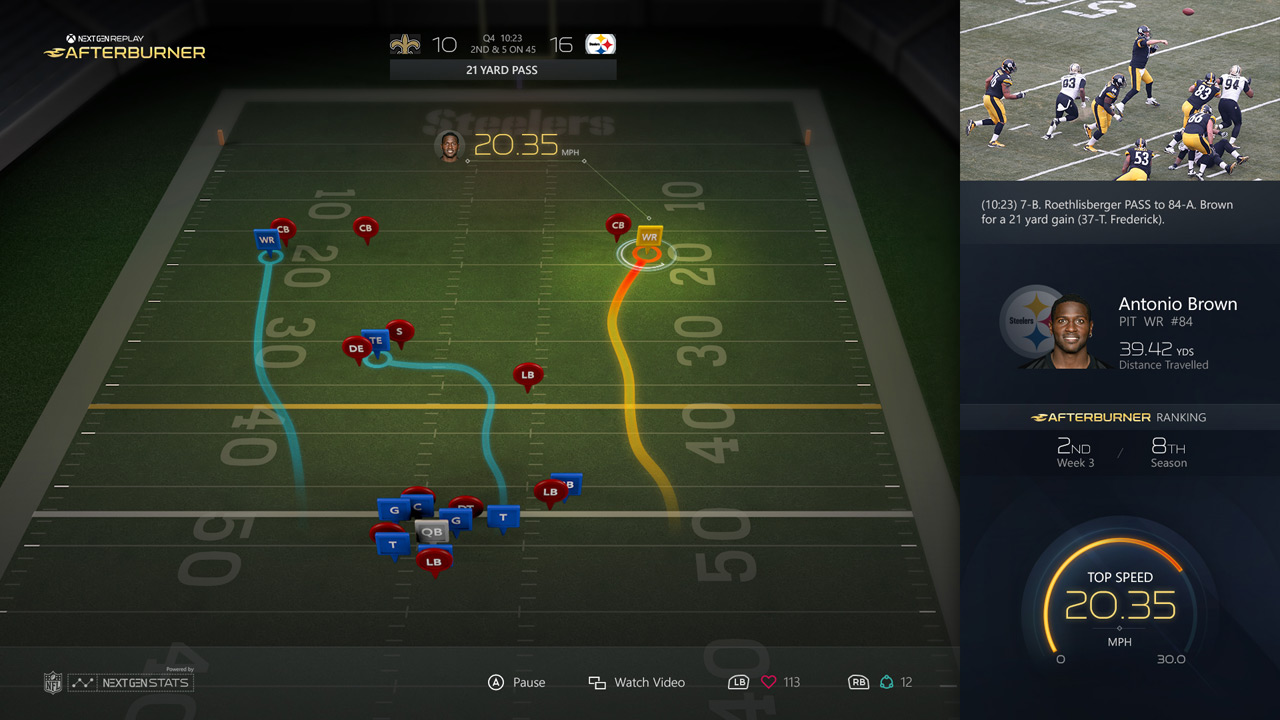Image resolution: width=1280 pixels, height=720 pixels.
Task: Click the player headshot beside 20.35 MPH
Action: (450, 146)
